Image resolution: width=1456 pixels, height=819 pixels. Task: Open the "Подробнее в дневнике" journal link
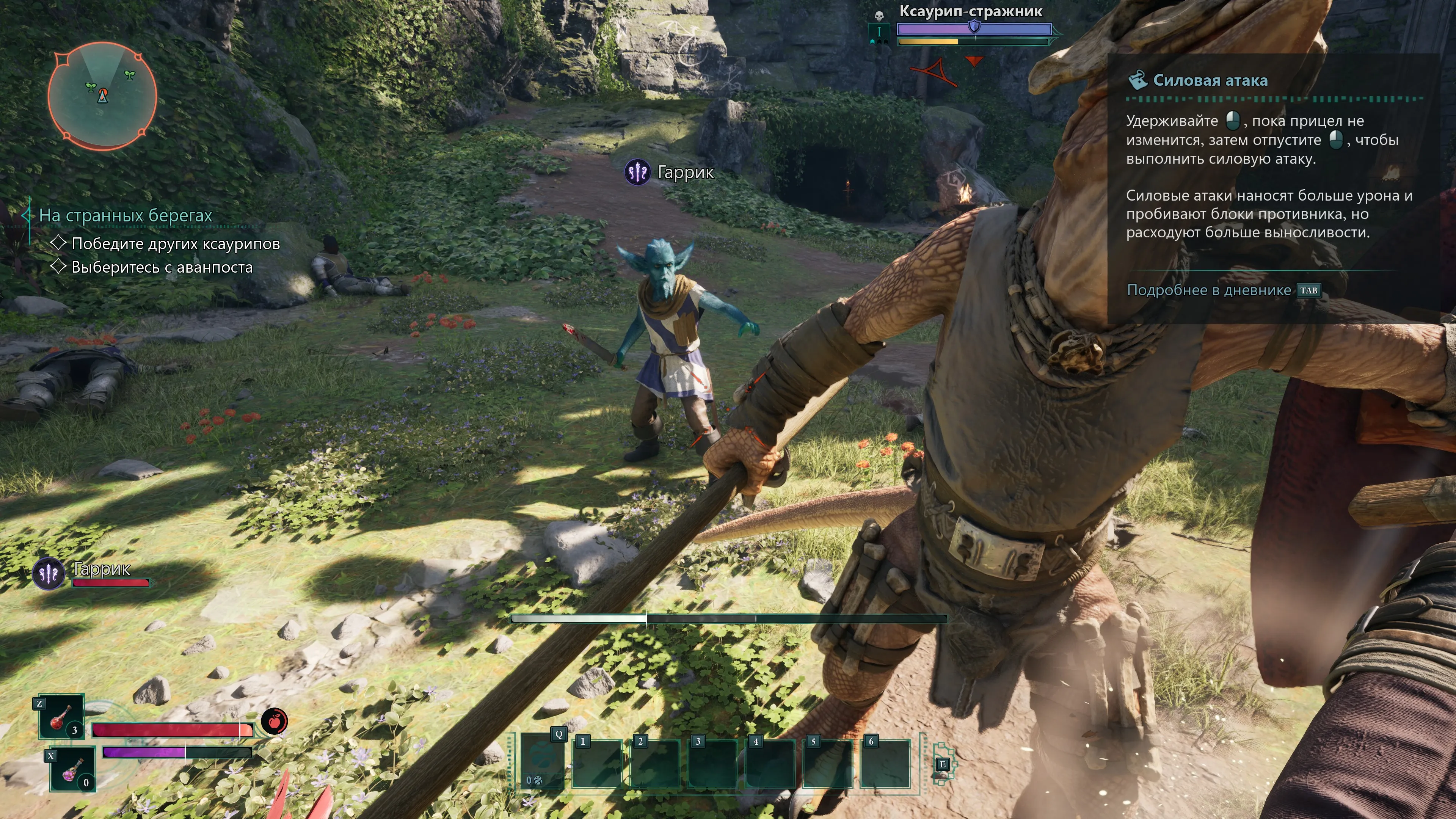pos(1208,290)
